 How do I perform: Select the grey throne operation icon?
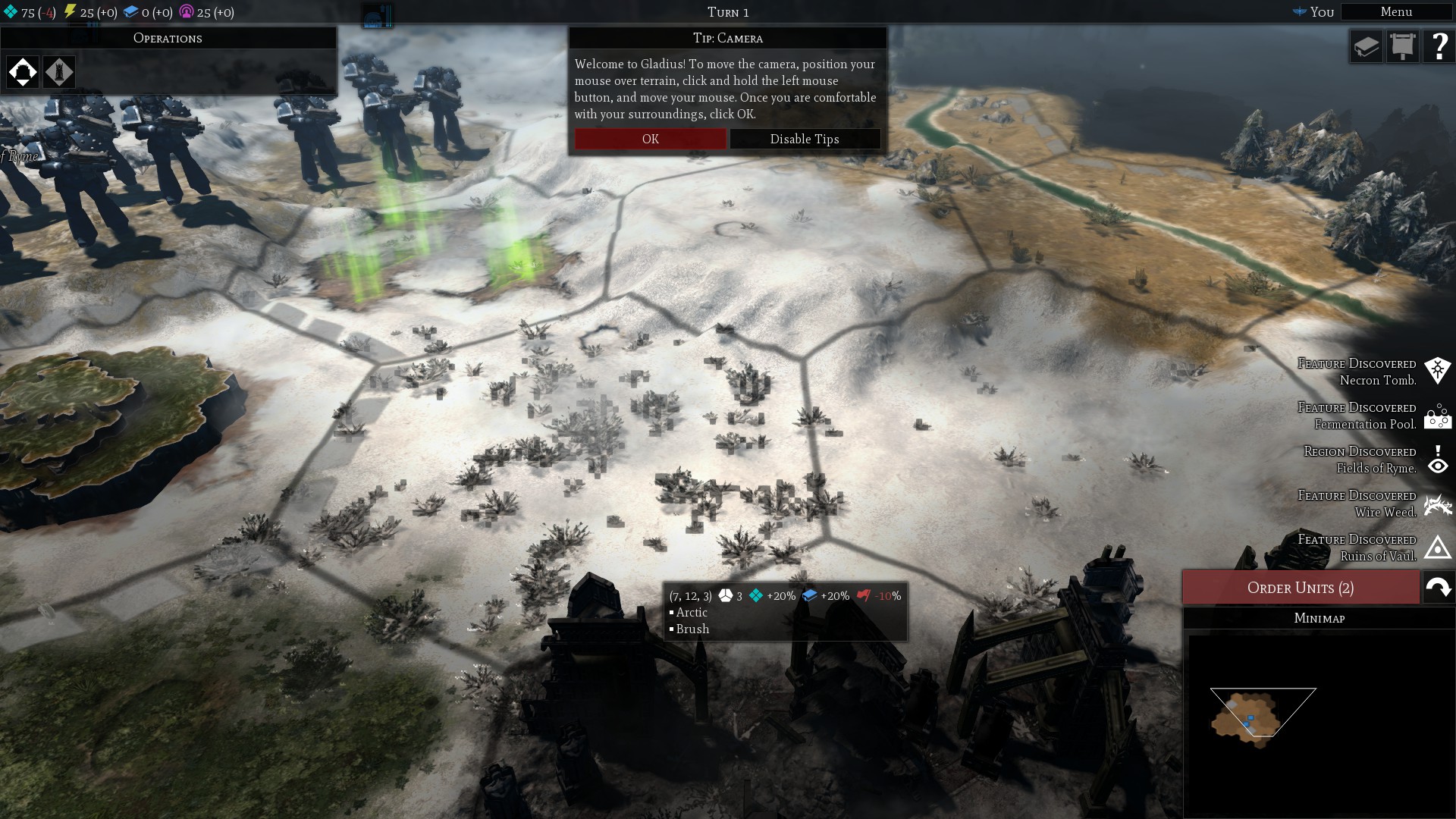59,72
